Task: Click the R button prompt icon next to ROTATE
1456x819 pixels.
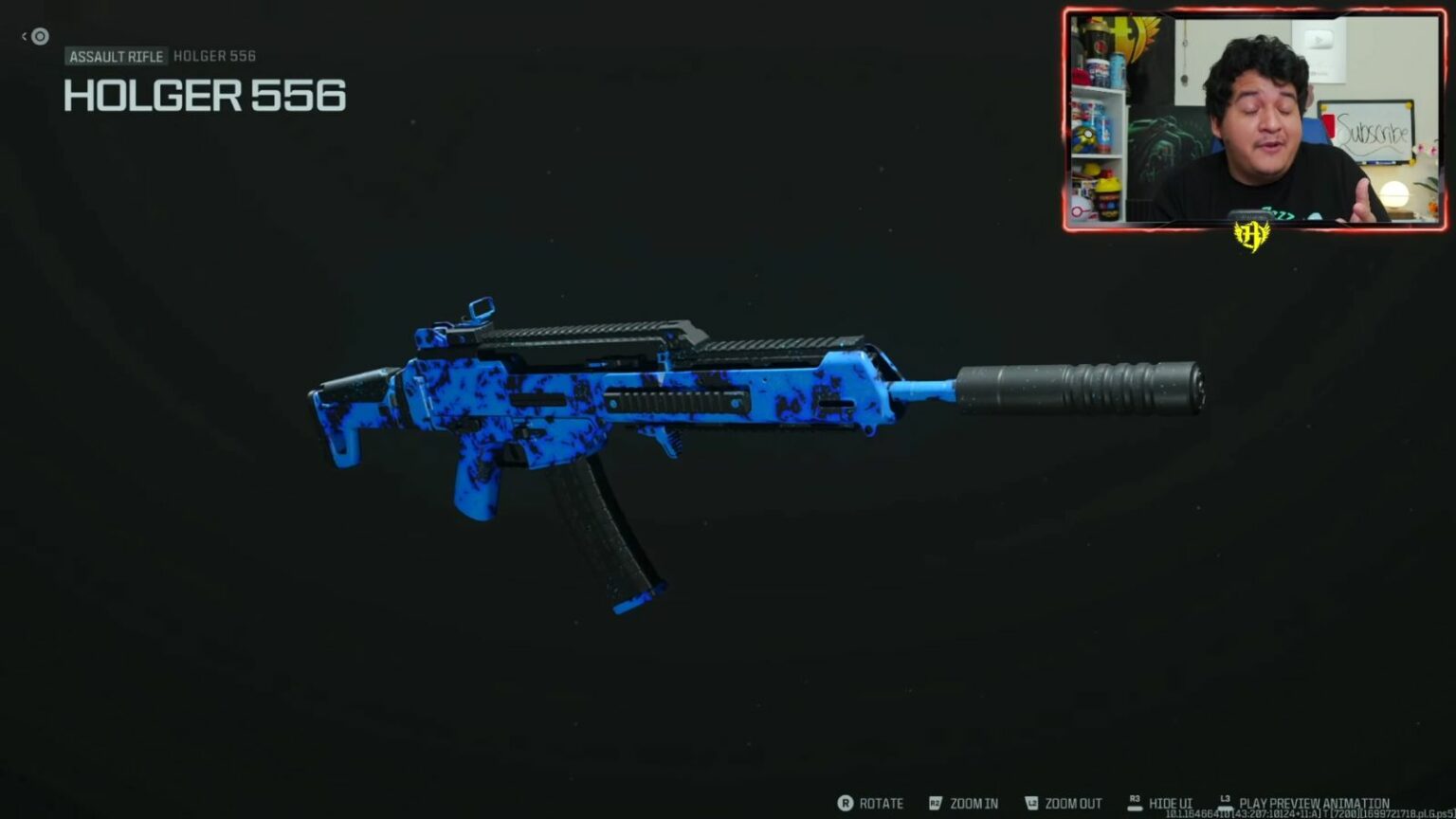Action: (844, 803)
